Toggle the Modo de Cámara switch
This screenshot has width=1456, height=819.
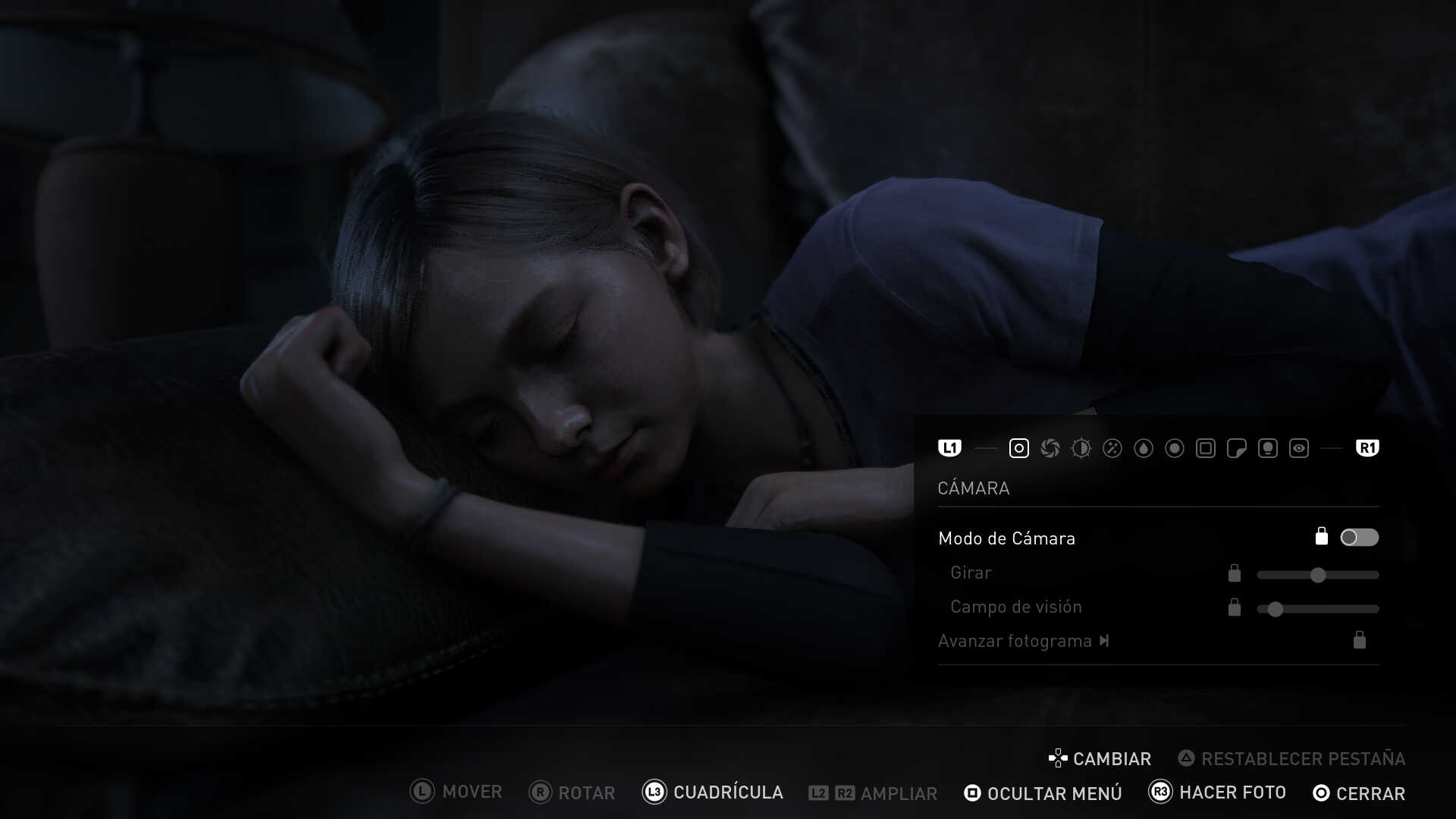click(1359, 538)
